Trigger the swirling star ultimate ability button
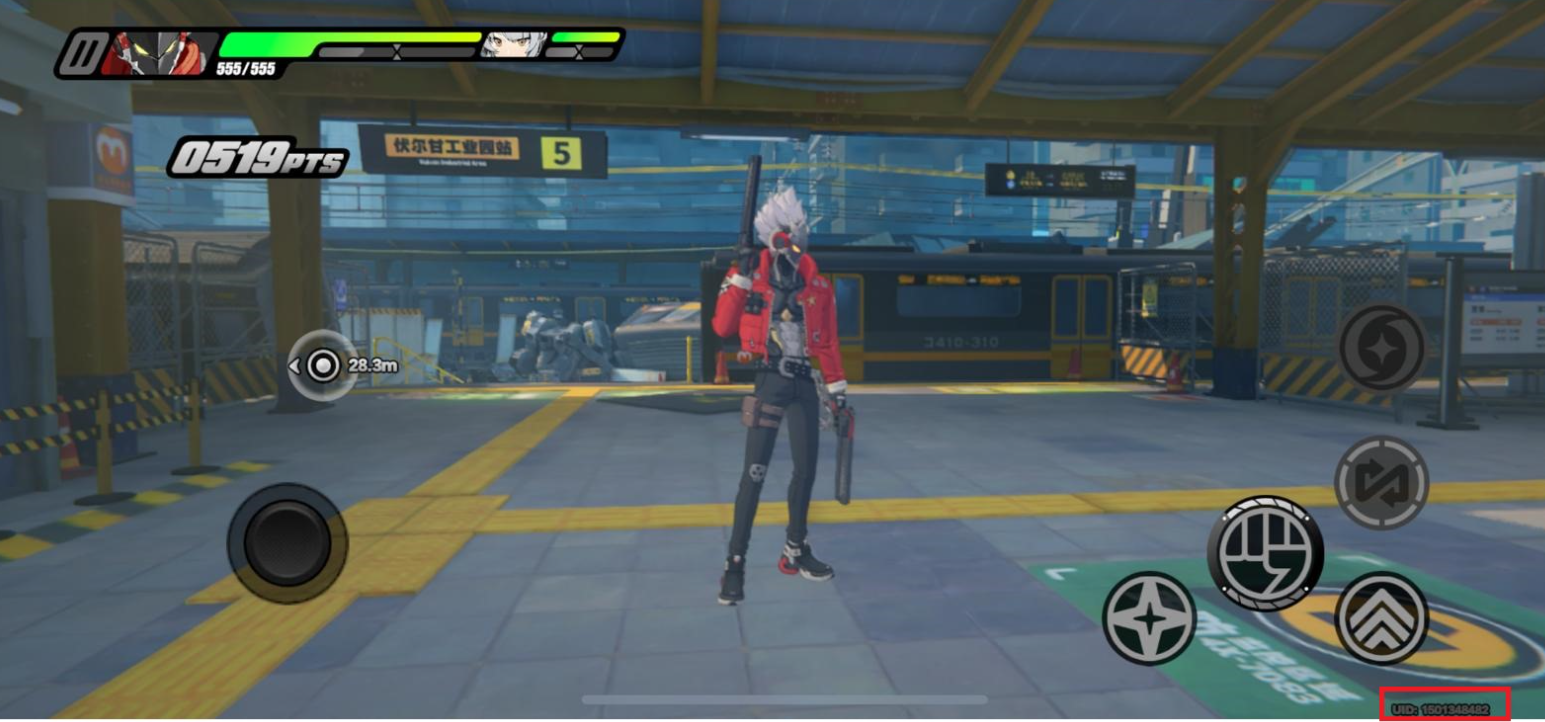Viewport: 1545px width, 722px height. coord(1381,348)
